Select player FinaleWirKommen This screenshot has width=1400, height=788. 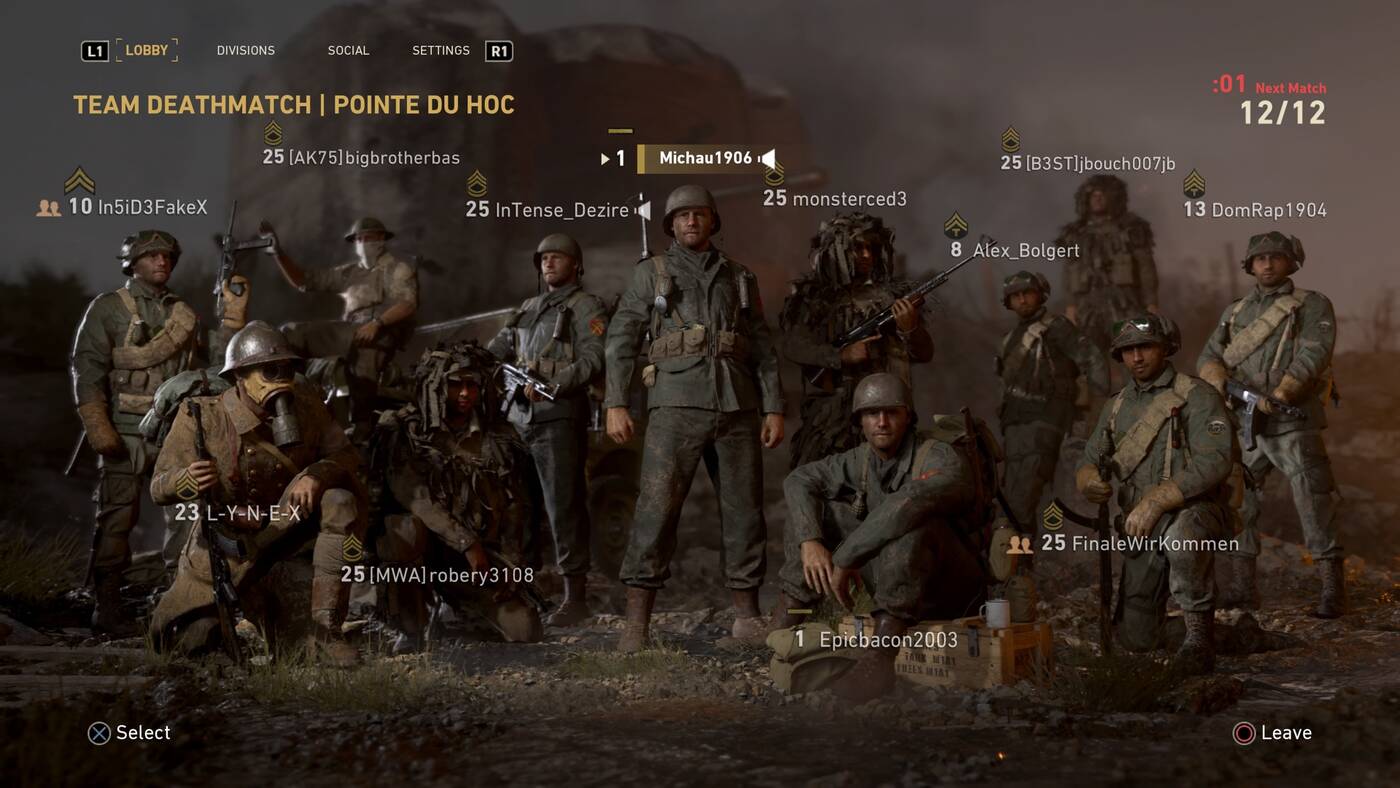click(1154, 544)
